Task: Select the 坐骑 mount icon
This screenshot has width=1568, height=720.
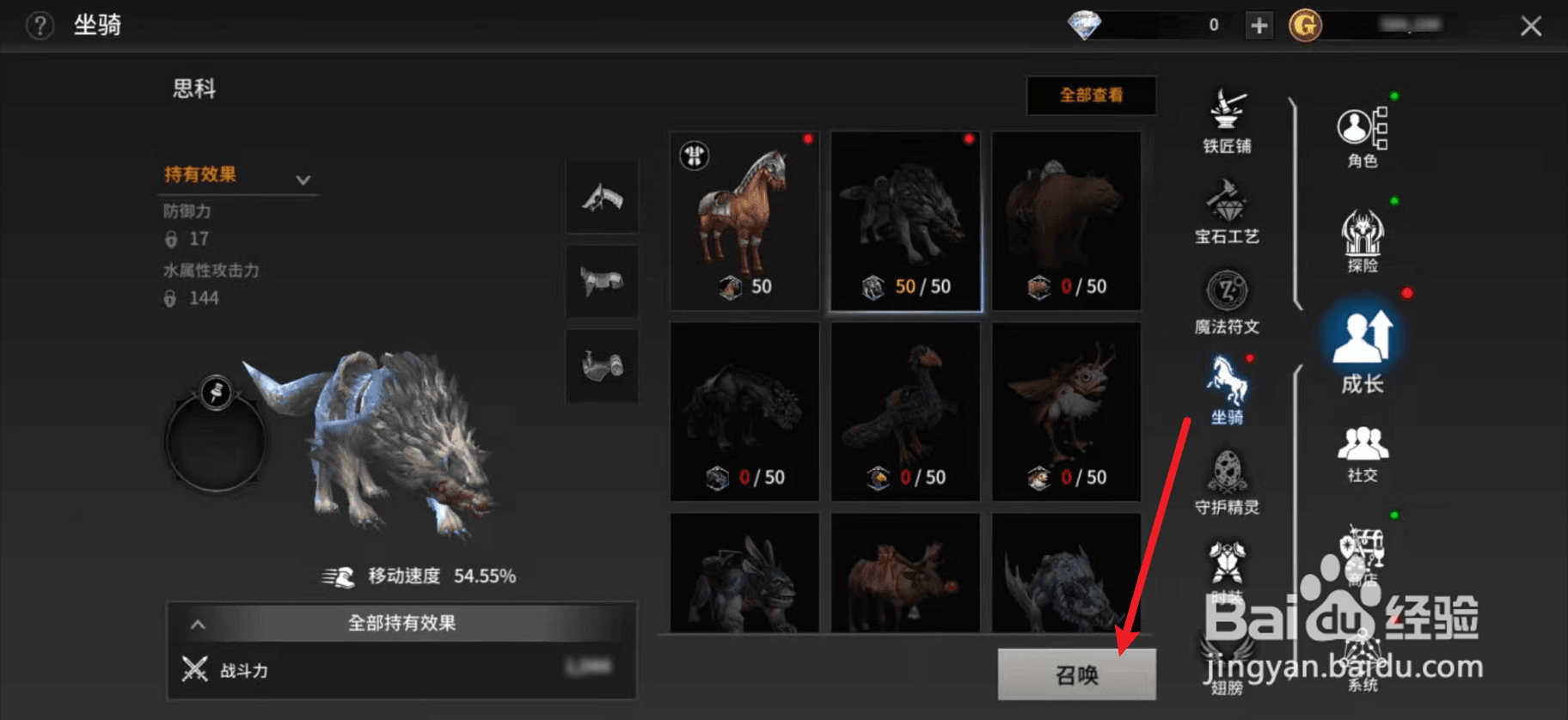Action: [1228, 391]
